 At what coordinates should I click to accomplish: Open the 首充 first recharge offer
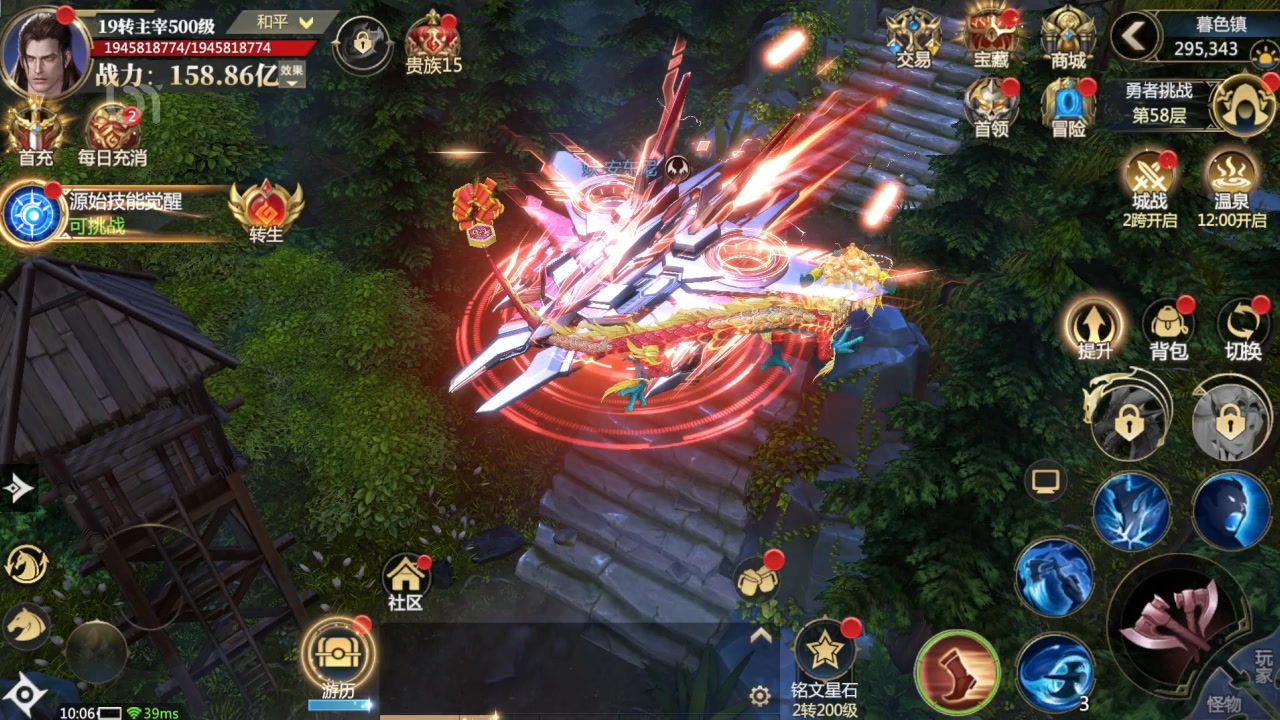(x=35, y=129)
